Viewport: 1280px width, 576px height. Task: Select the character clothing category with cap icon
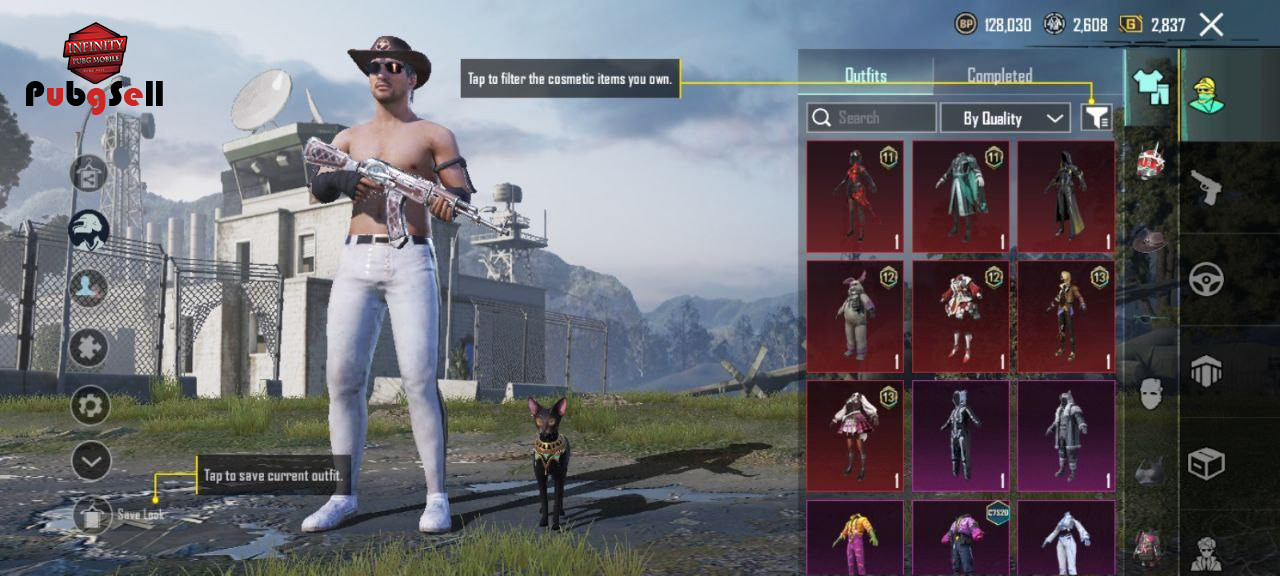[1207, 95]
